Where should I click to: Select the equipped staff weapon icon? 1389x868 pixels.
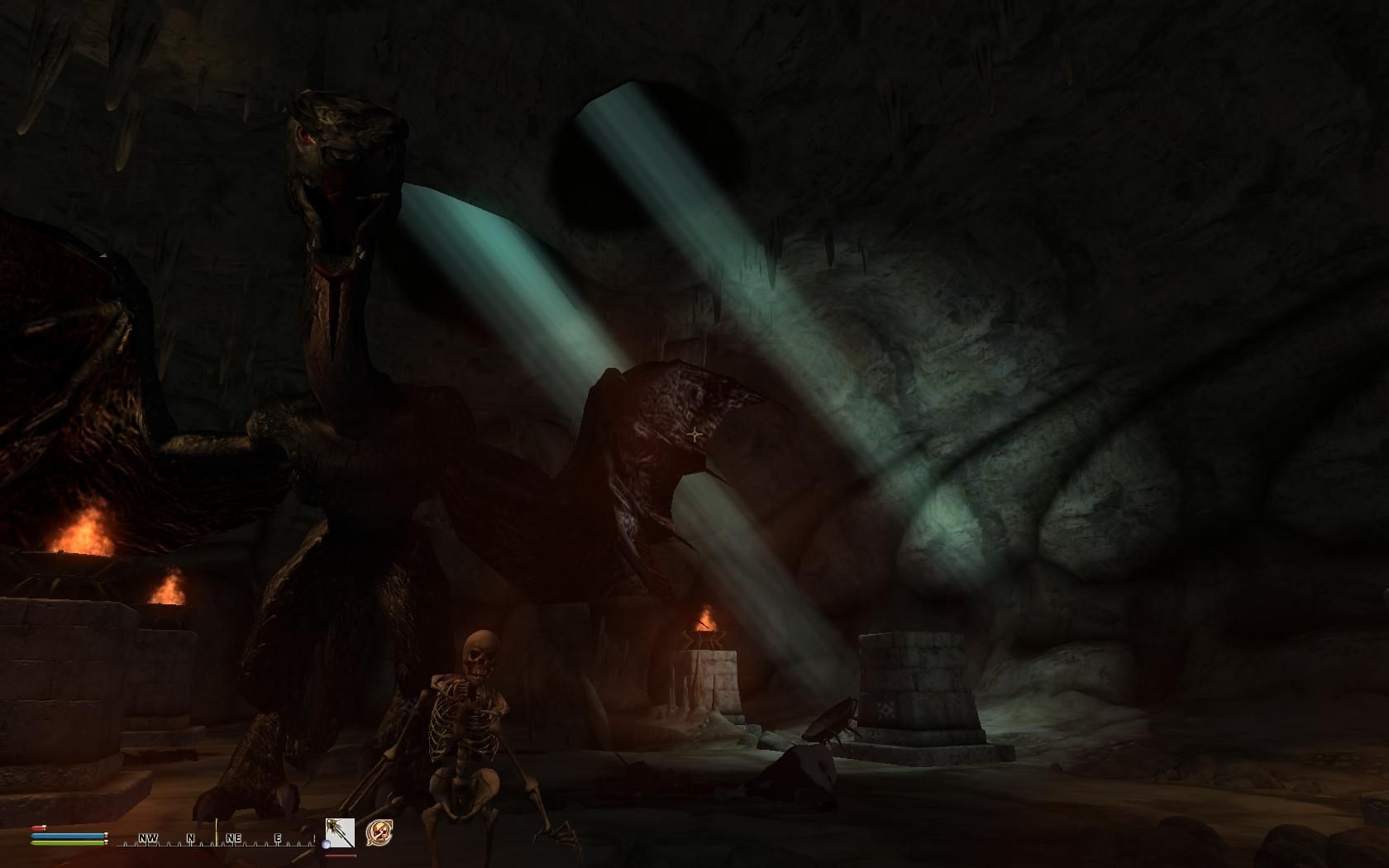coord(340,832)
